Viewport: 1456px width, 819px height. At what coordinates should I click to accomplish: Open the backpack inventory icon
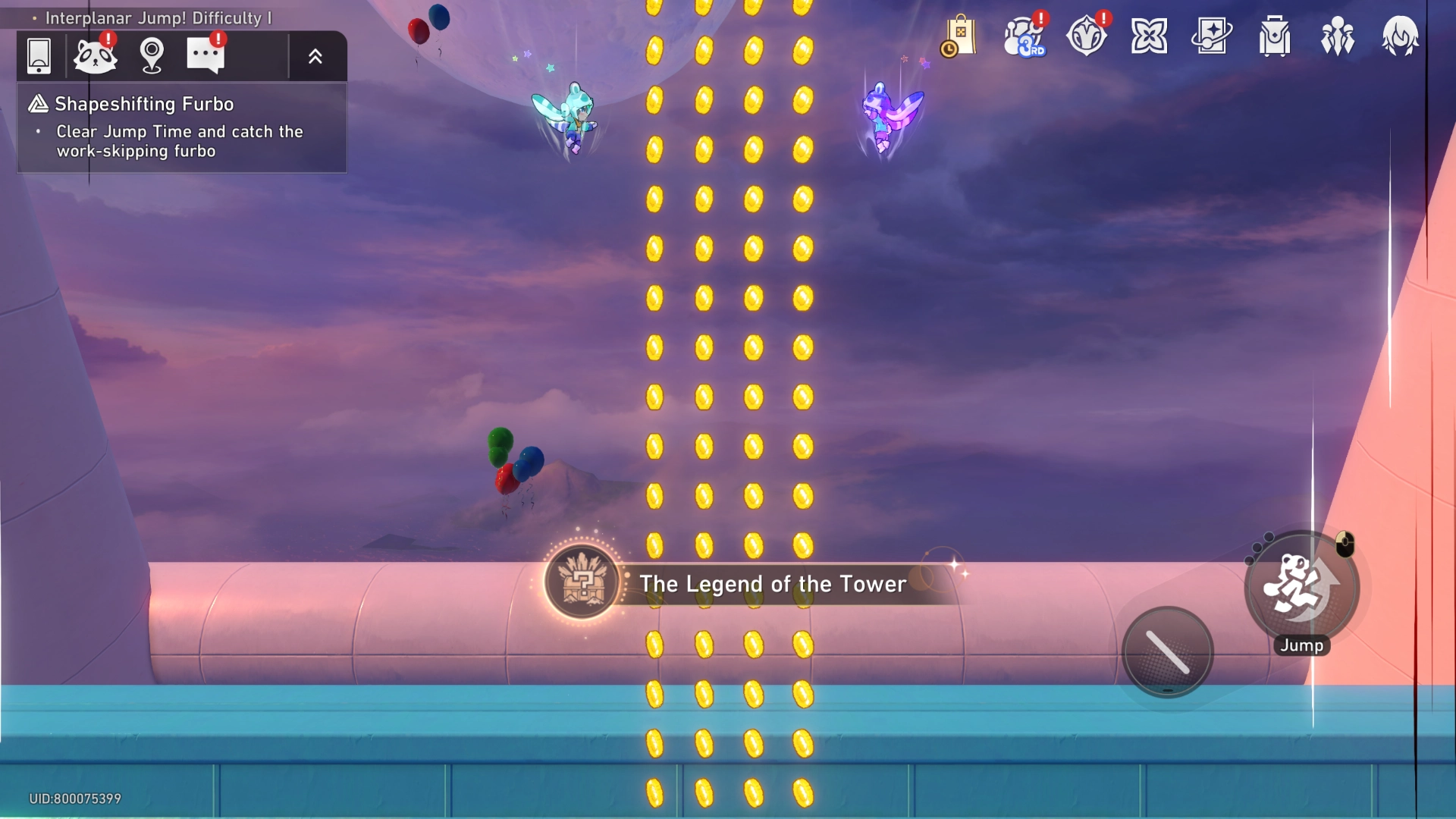click(x=1274, y=36)
